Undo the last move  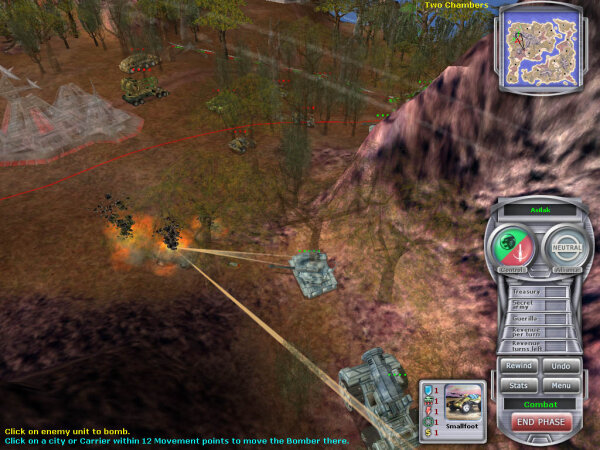560,366
